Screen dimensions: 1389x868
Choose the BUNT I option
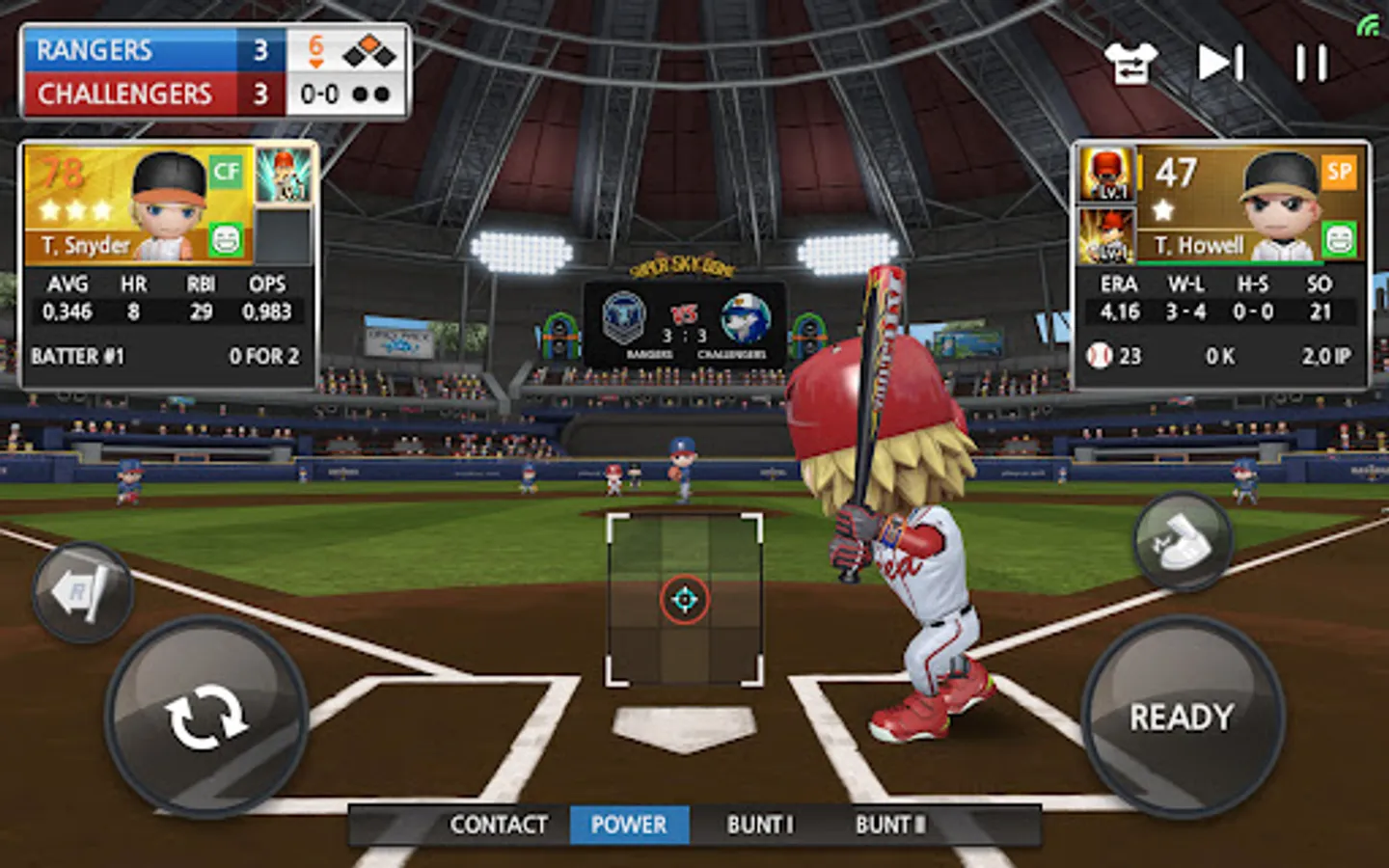(760, 825)
